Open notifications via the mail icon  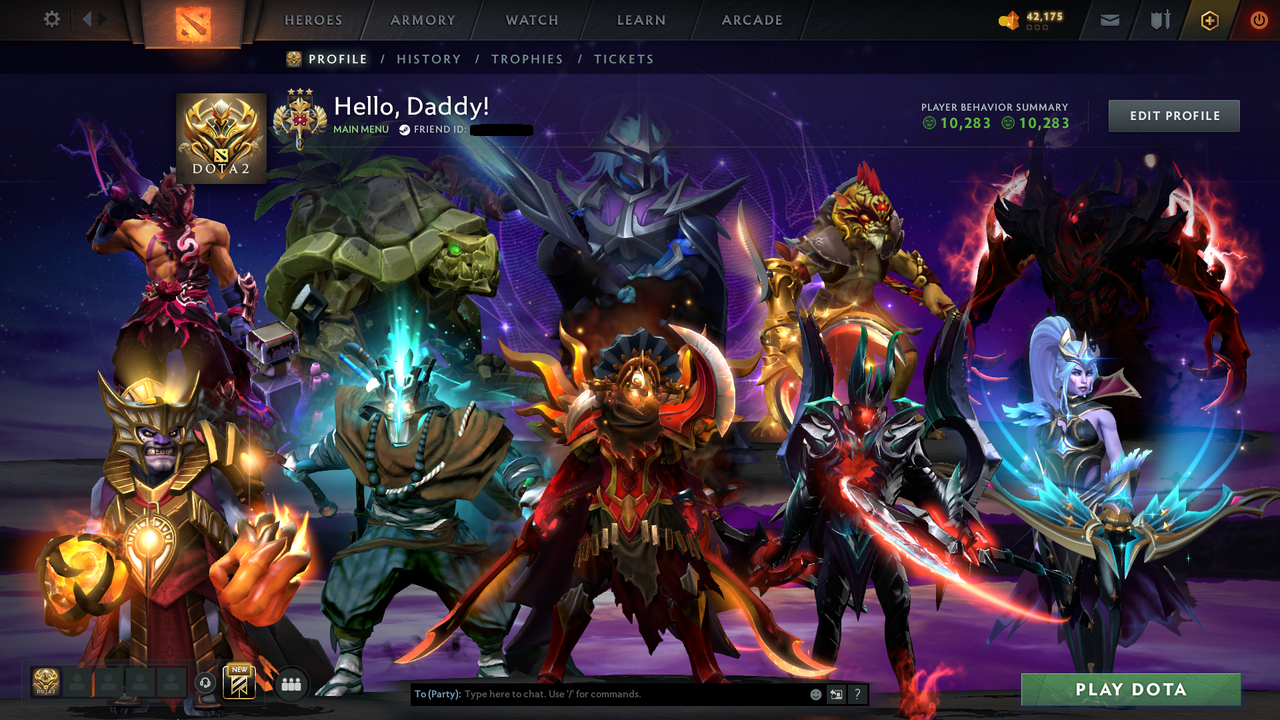[1109, 18]
